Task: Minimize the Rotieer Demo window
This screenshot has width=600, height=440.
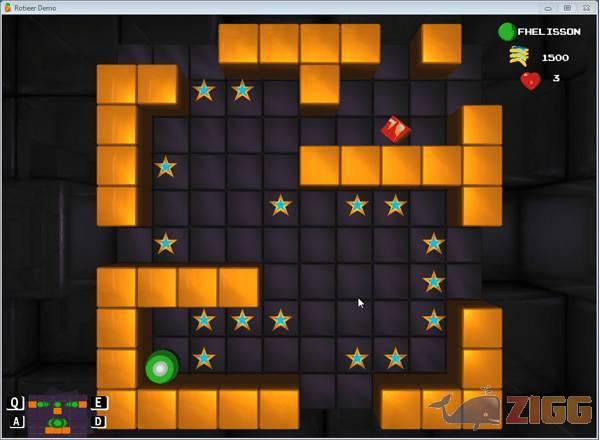Action: pyautogui.click(x=549, y=7)
